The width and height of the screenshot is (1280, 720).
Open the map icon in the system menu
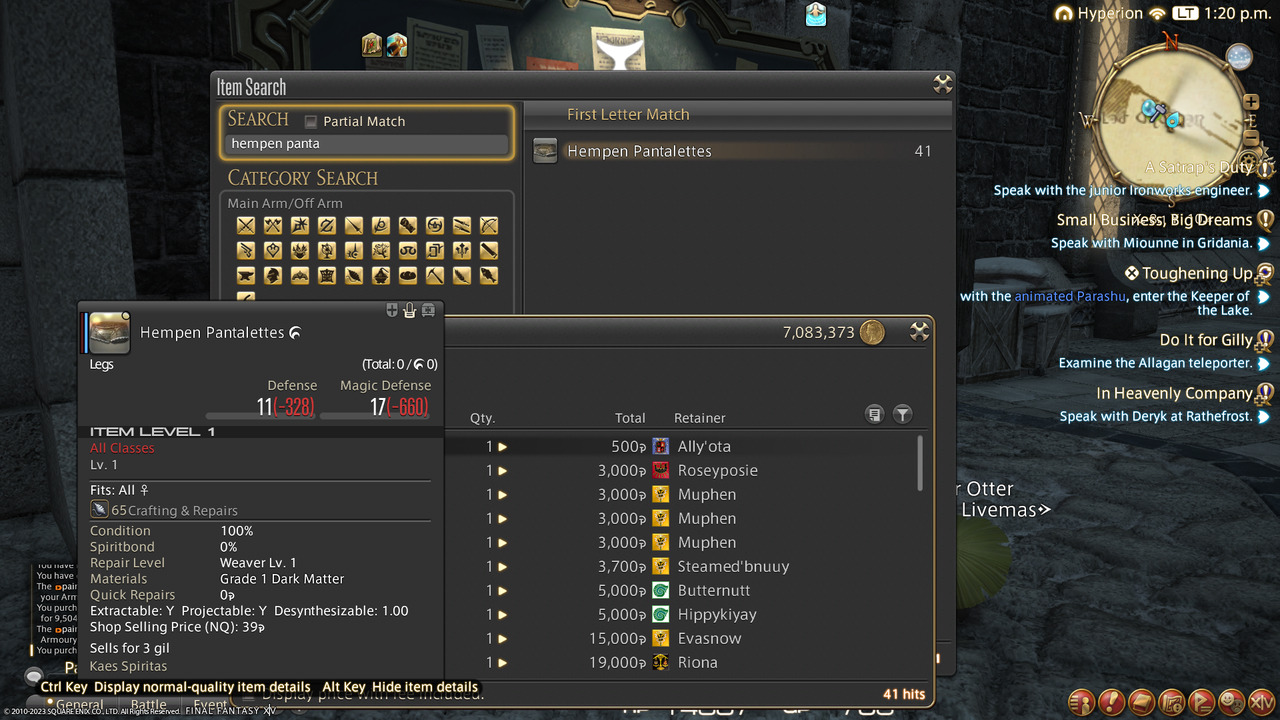(1172, 703)
